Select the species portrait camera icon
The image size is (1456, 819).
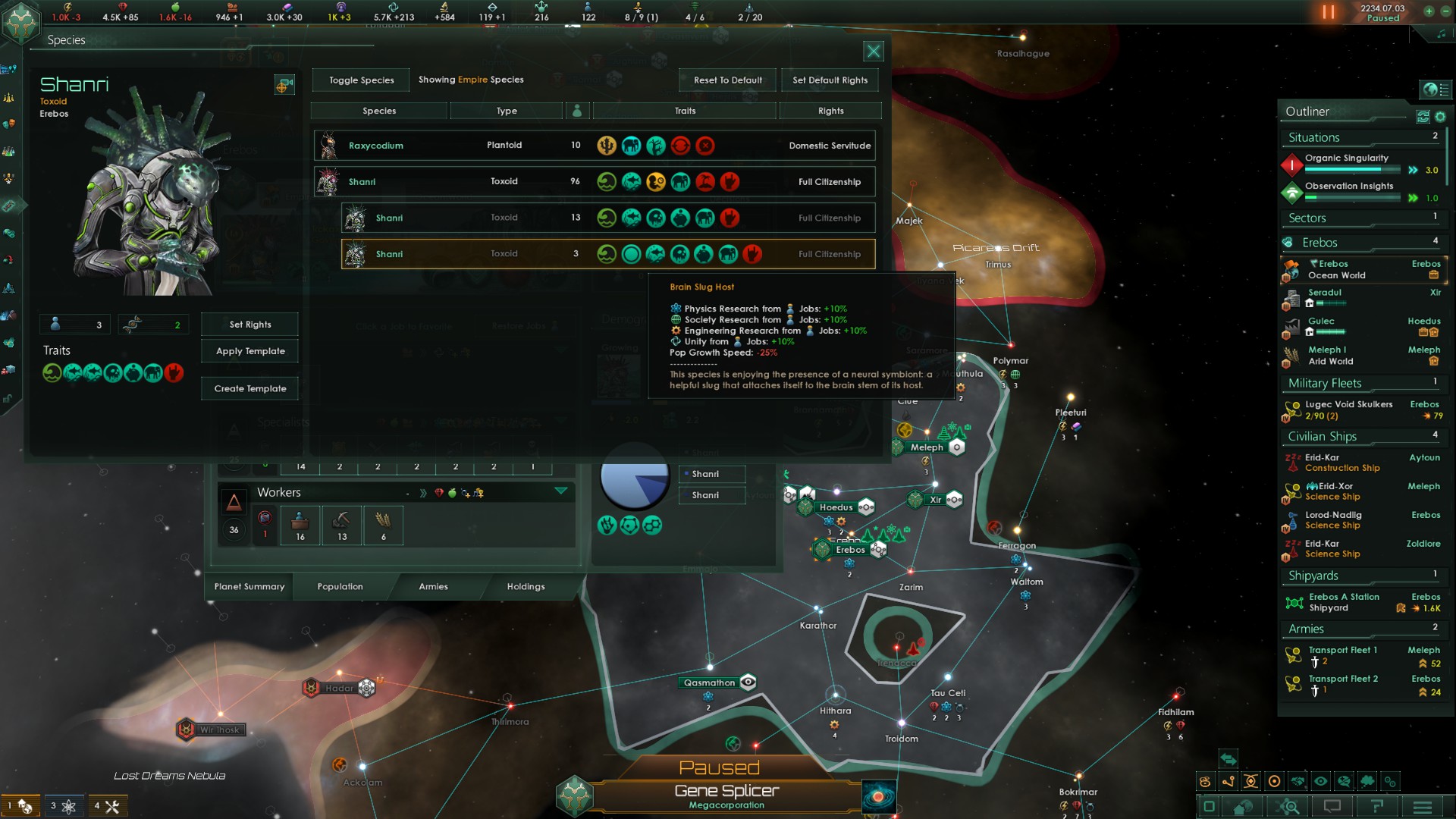click(284, 85)
